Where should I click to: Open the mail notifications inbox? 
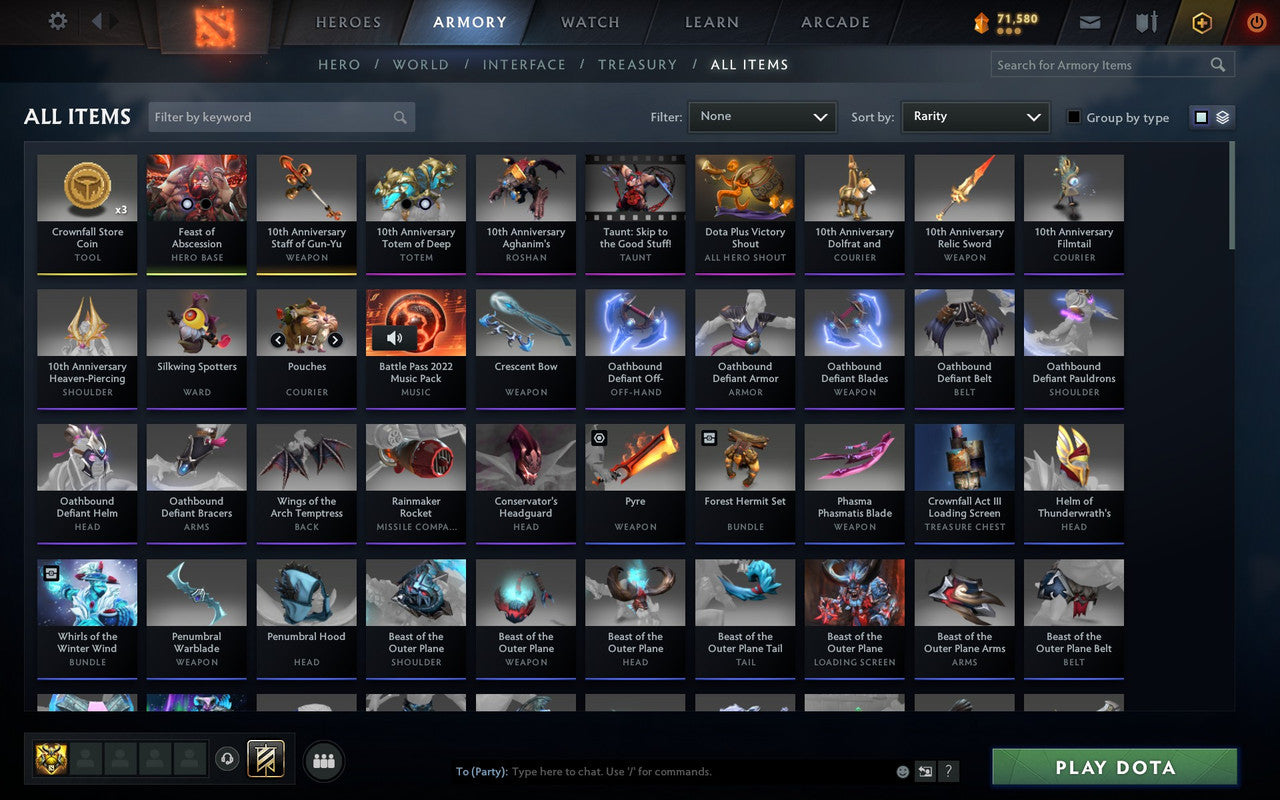(1089, 22)
